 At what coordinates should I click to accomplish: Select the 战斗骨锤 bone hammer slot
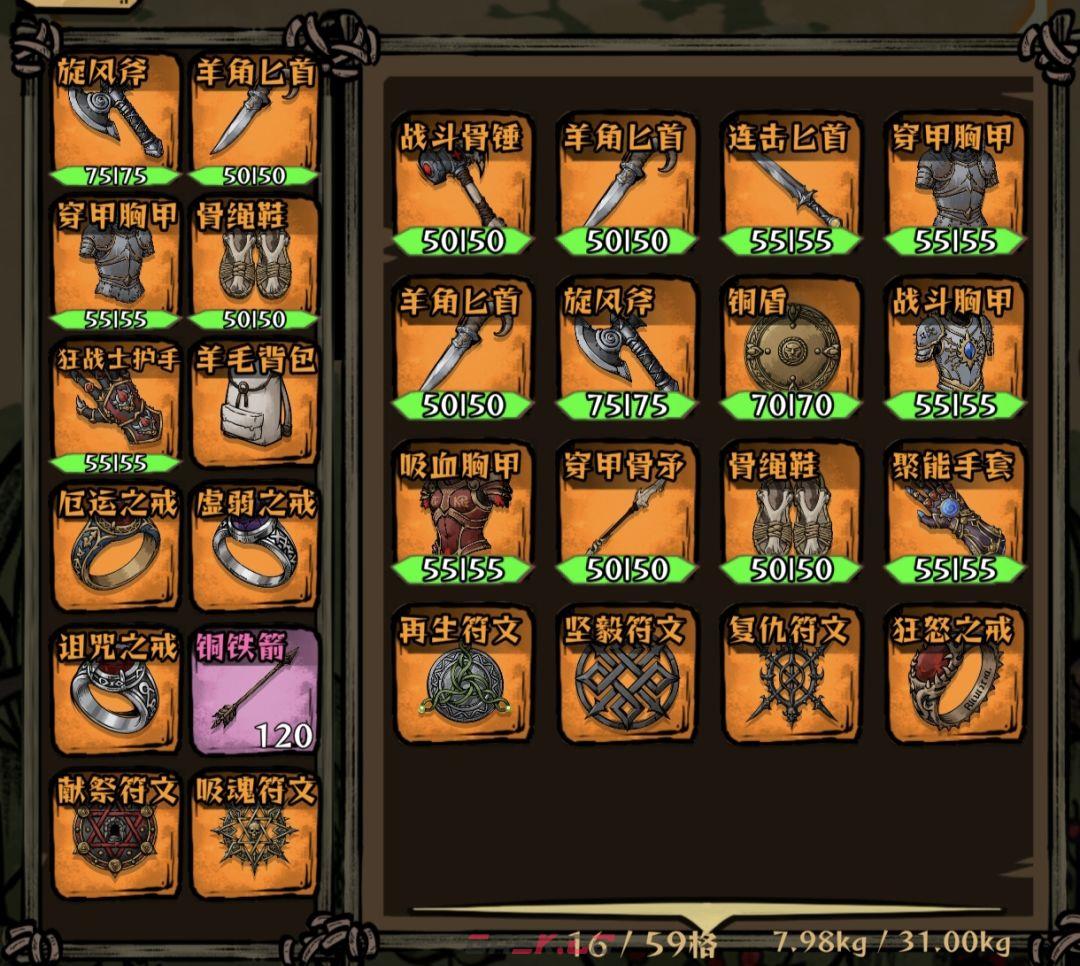pyautogui.click(x=462, y=187)
